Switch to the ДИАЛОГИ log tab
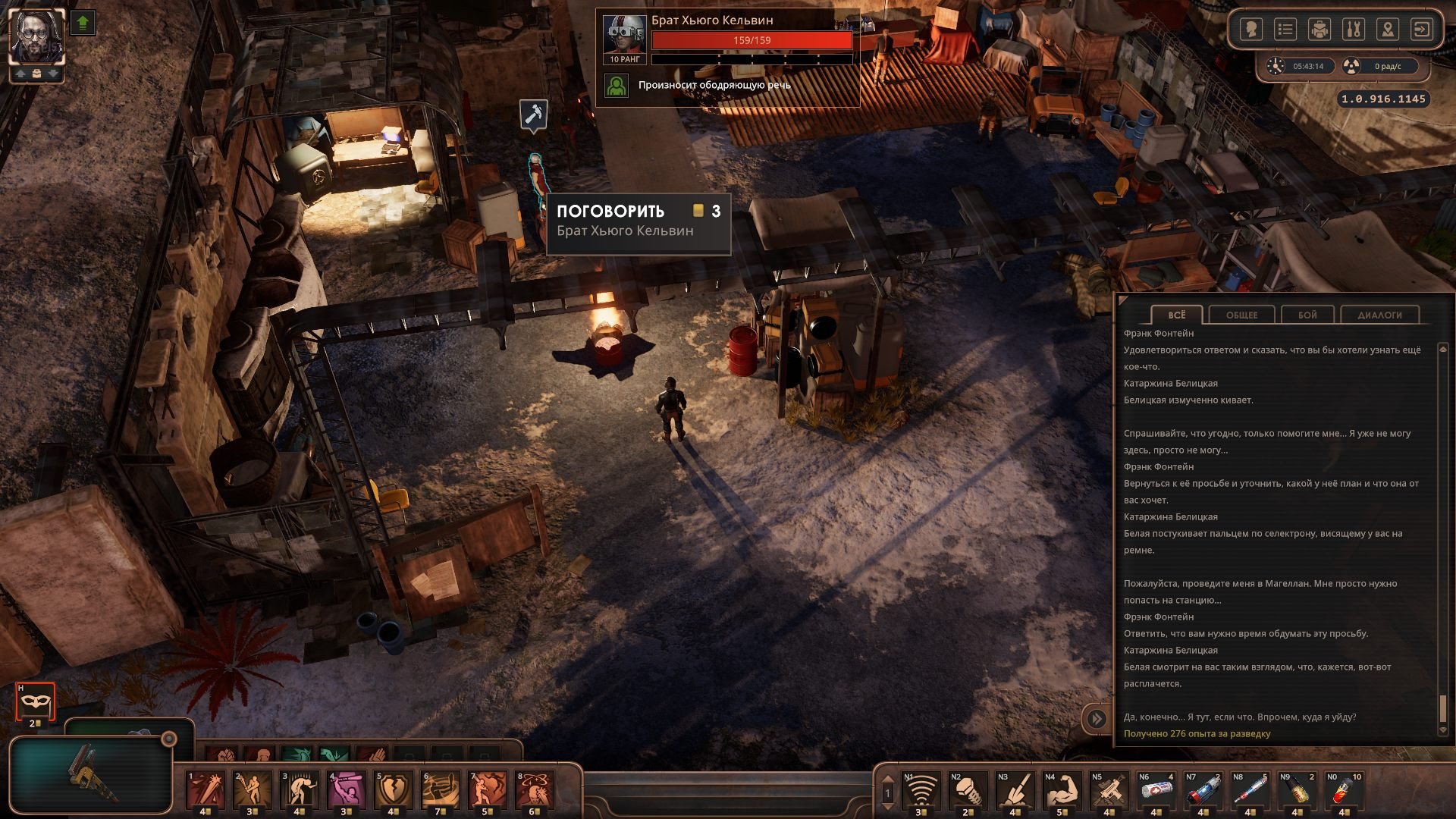This screenshot has width=1456, height=819. click(x=1379, y=315)
